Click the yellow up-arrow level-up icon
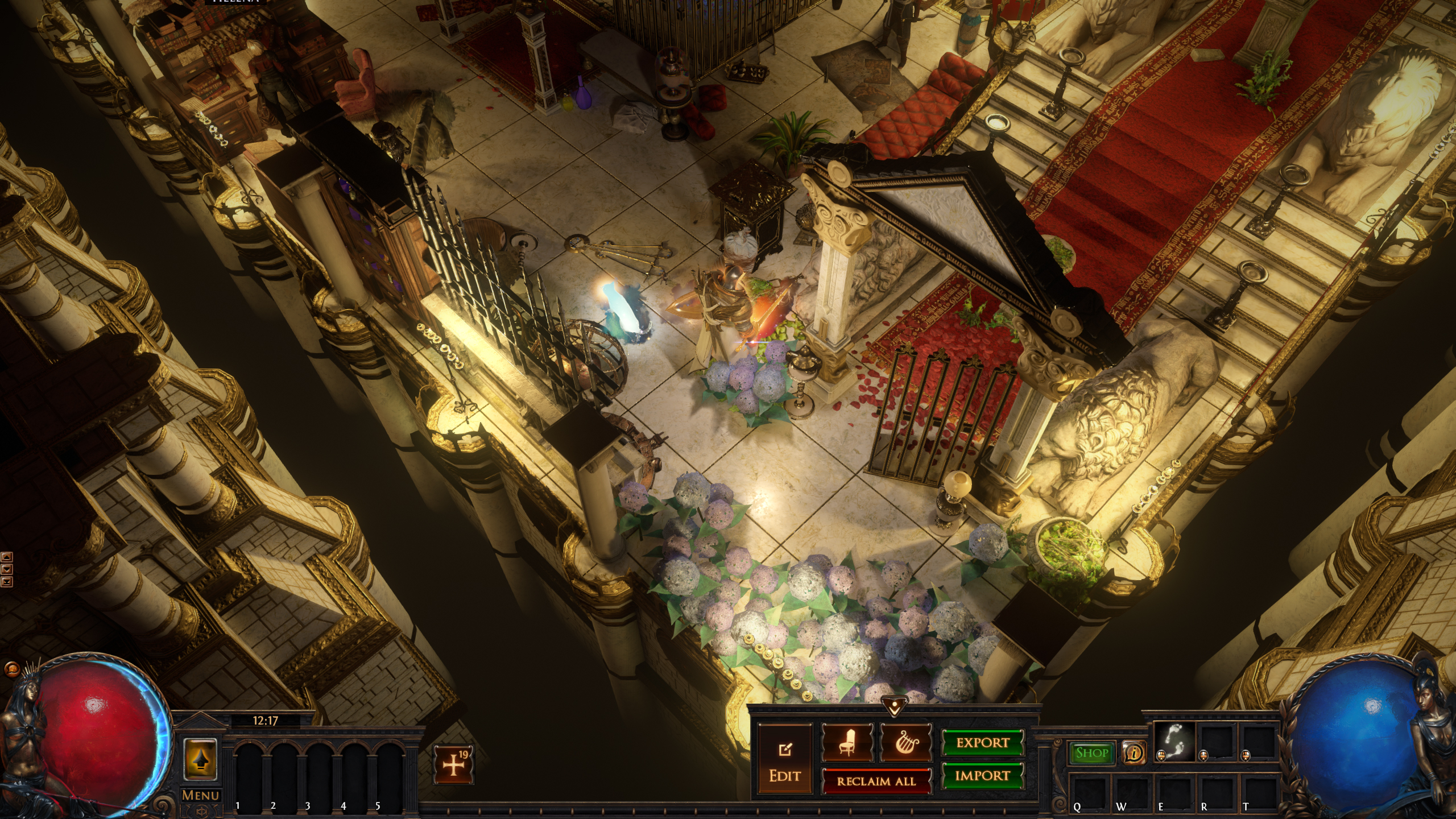Image resolution: width=1456 pixels, height=819 pixels. 200,759
